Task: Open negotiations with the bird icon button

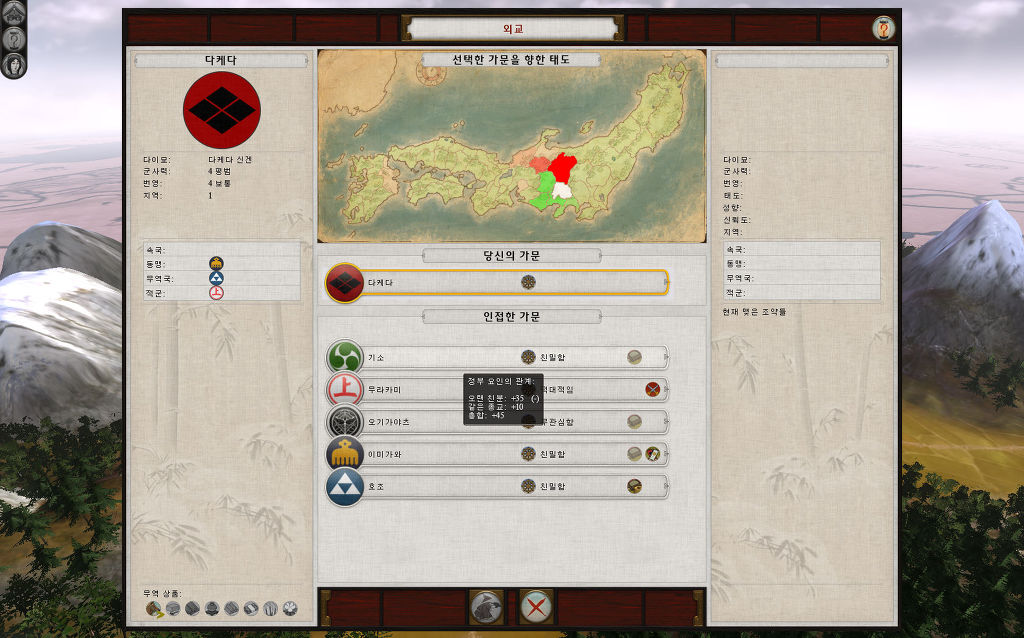Action: tap(486, 607)
